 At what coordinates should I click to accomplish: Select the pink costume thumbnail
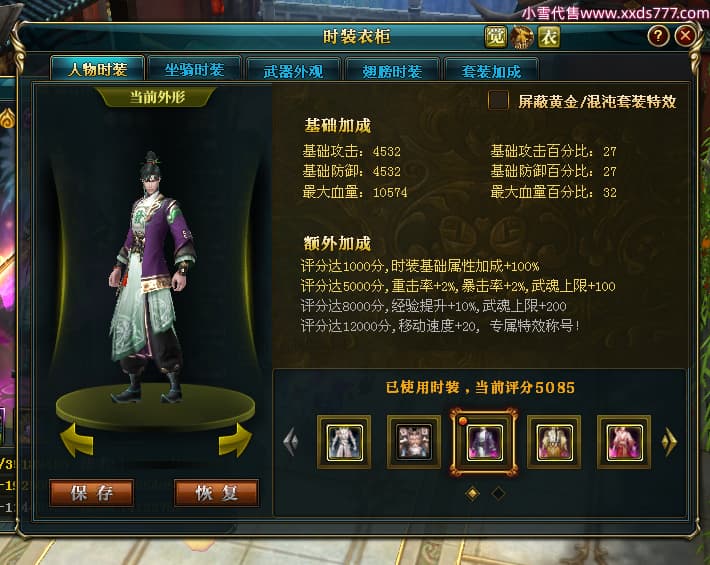click(624, 441)
